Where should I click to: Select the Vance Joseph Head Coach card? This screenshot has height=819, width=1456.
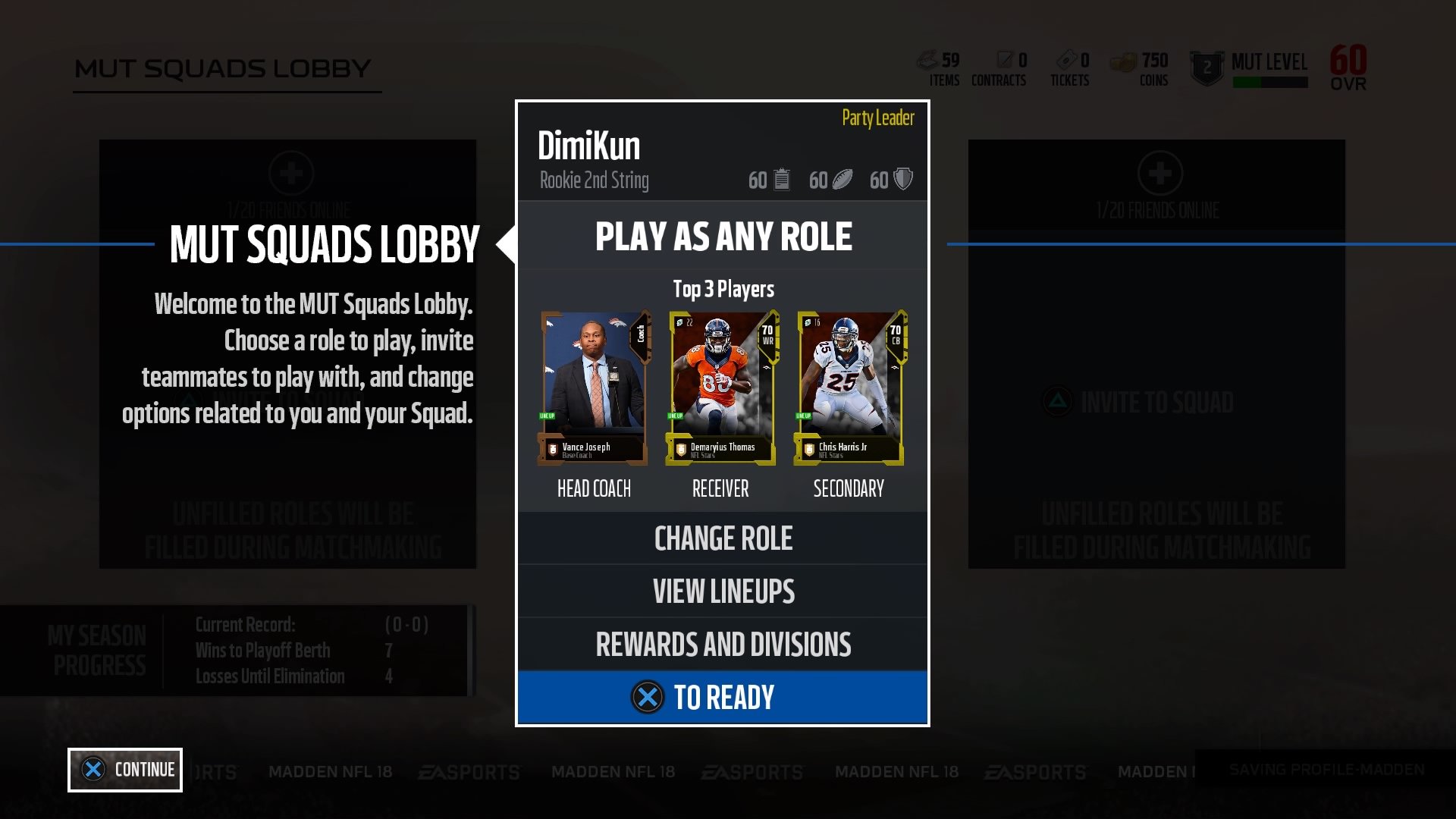click(594, 387)
